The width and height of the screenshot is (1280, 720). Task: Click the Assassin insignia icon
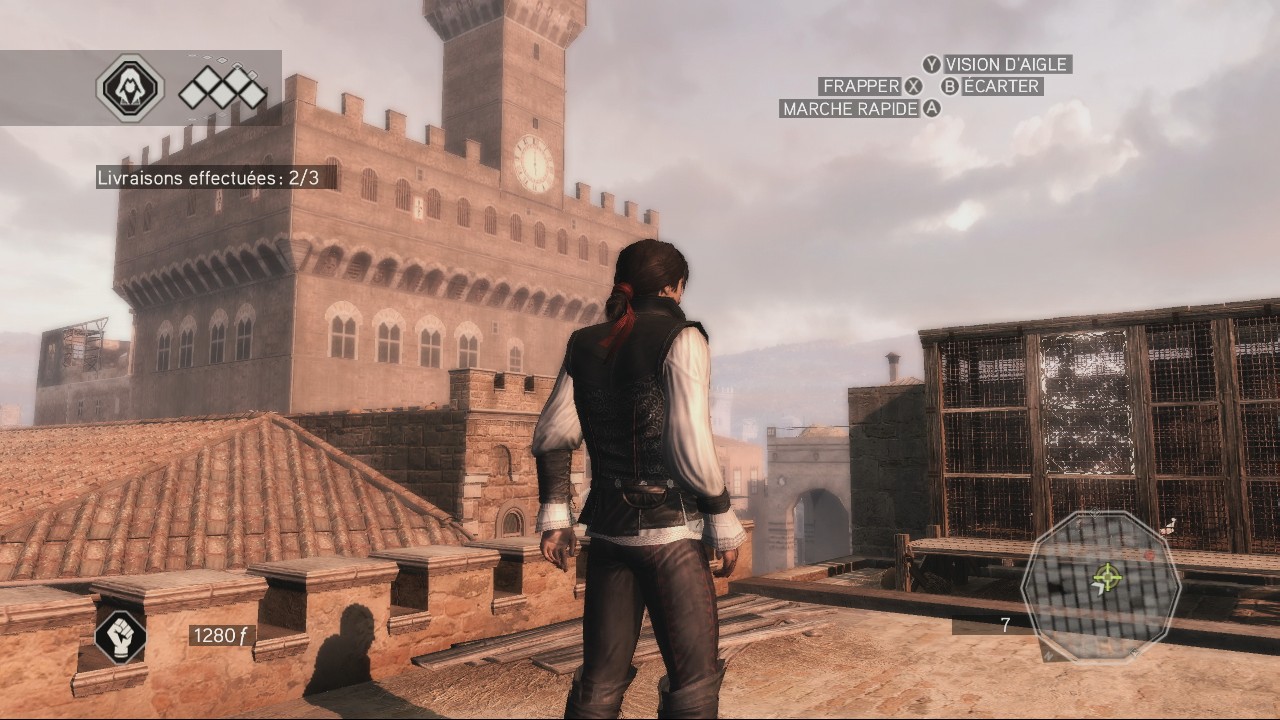tap(130, 89)
